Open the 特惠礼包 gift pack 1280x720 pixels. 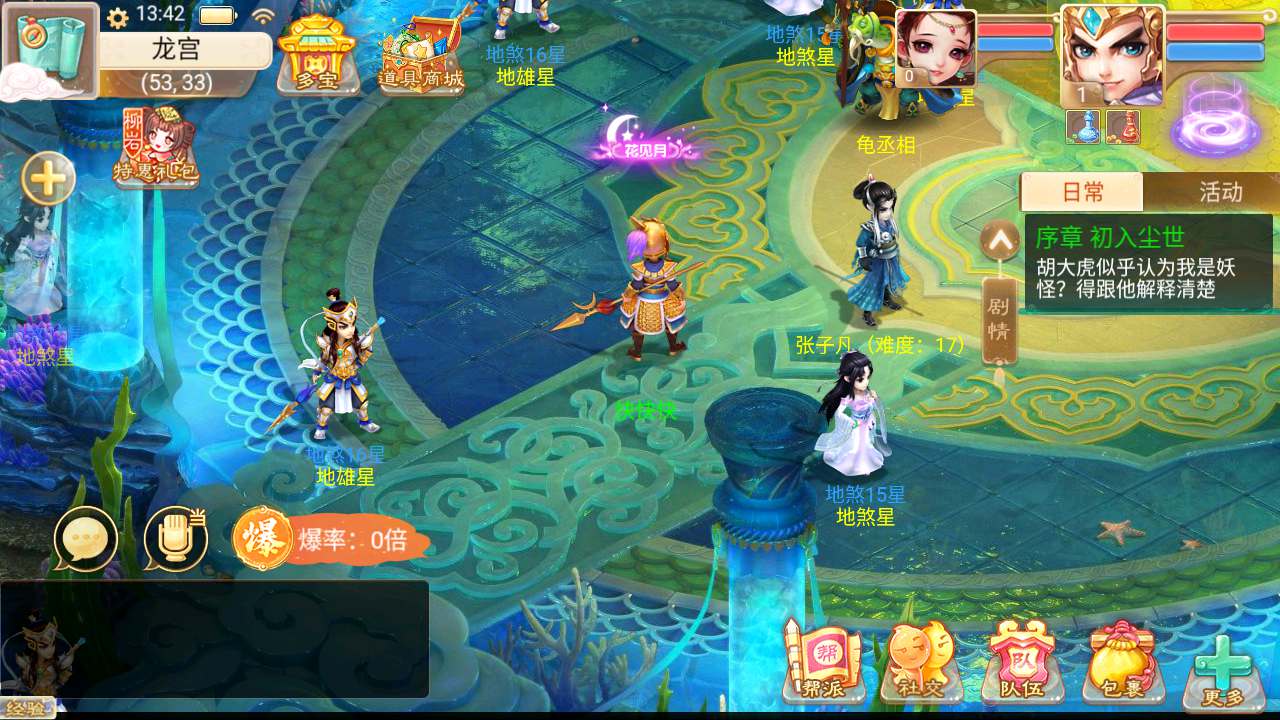coord(155,148)
